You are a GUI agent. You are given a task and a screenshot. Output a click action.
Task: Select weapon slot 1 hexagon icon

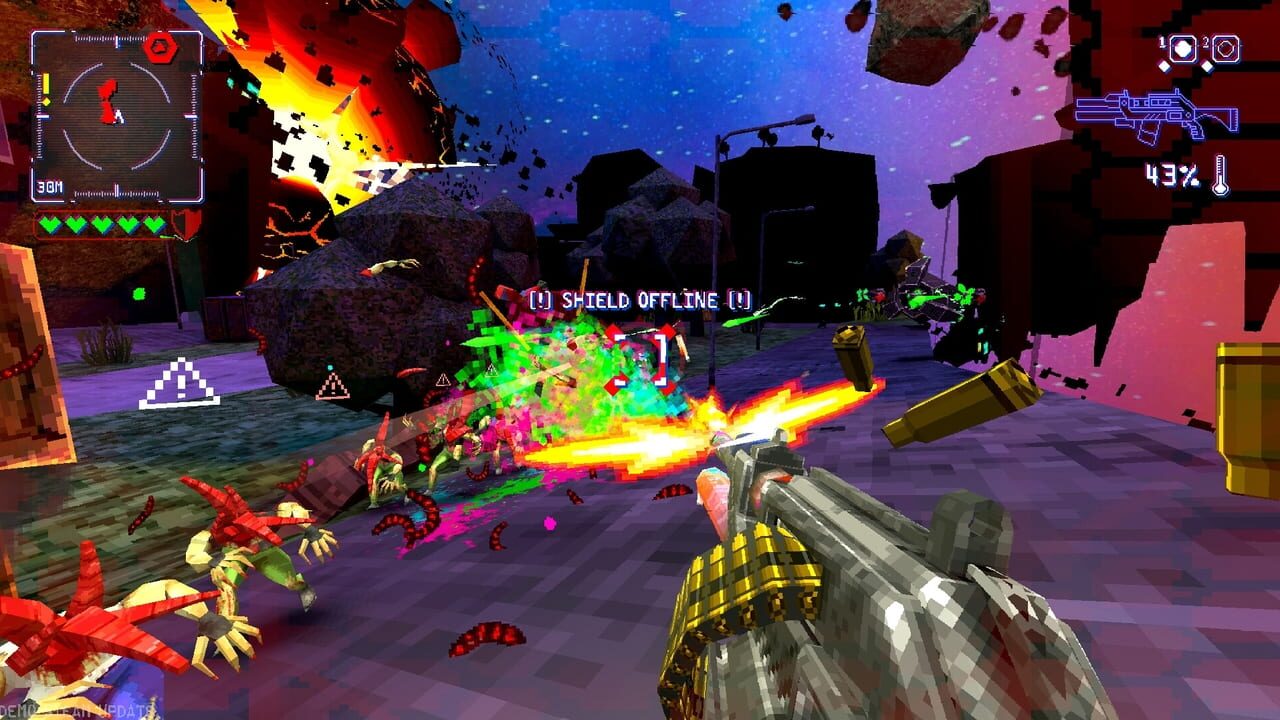tap(1183, 48)
